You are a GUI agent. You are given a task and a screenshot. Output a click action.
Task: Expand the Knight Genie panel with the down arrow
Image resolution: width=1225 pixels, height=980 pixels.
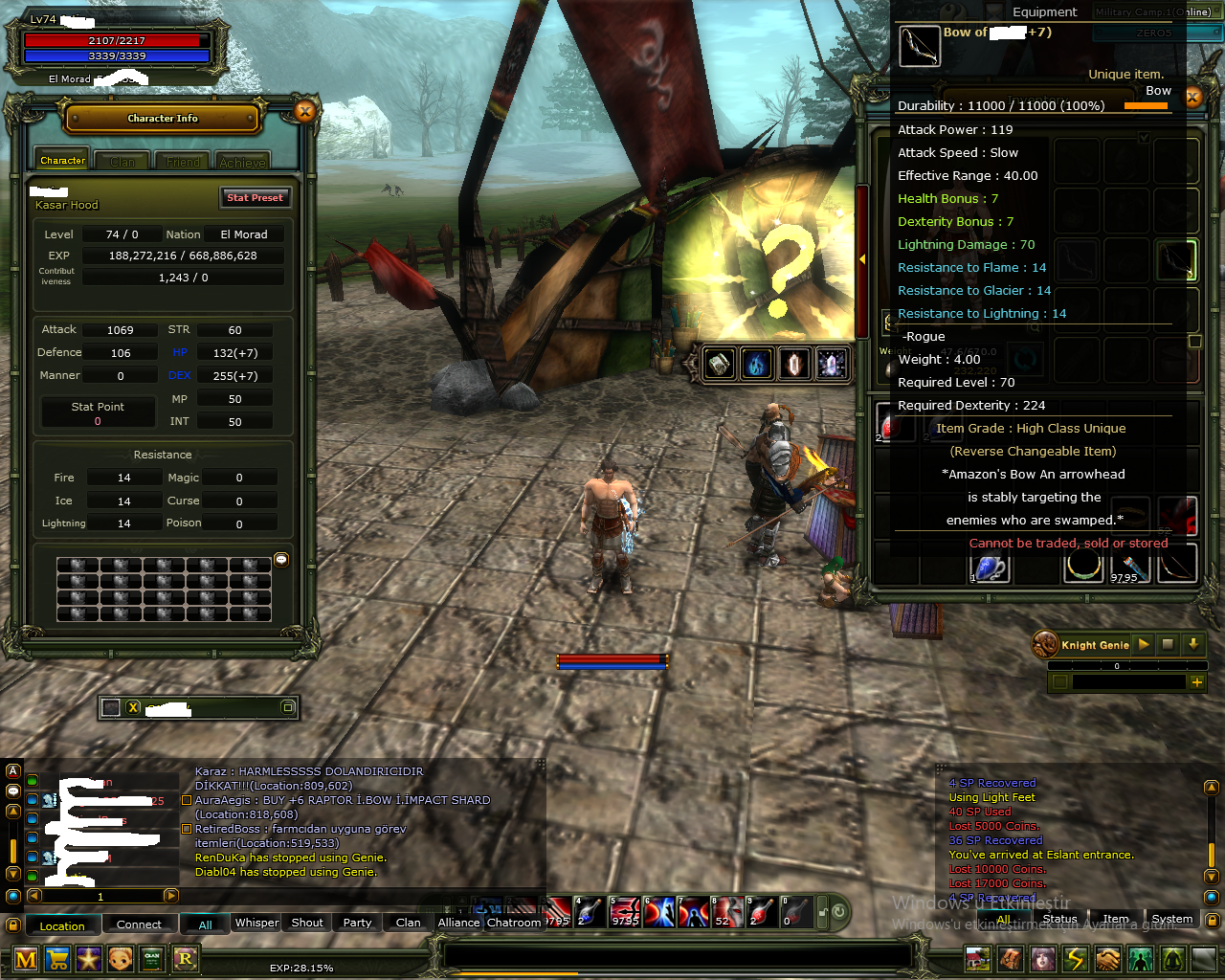point(1193,644)
